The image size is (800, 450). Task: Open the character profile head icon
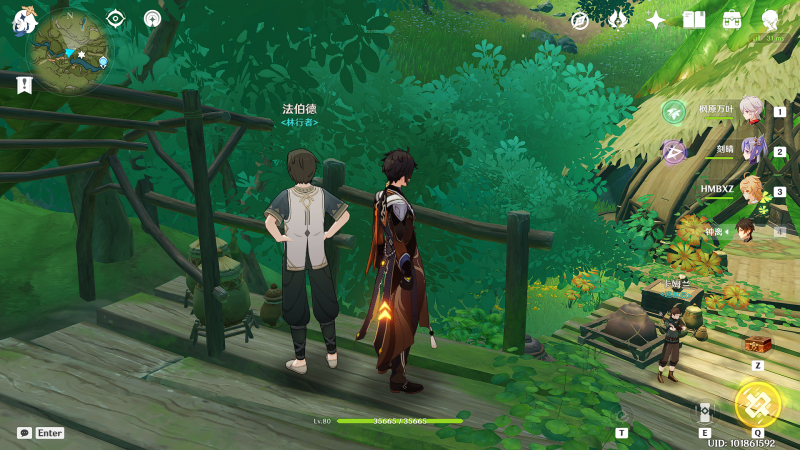[x=770, y=20]
